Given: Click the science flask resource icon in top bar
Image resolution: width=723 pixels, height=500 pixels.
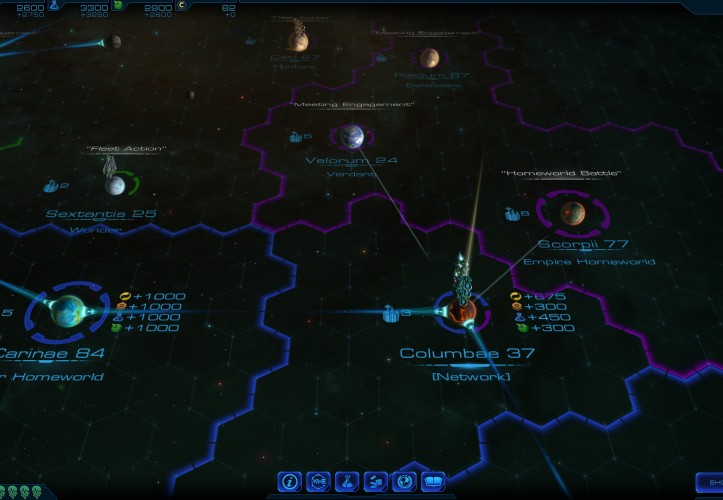Looking at the screenshot, I should pyautogui.click(x=54, y=6).
